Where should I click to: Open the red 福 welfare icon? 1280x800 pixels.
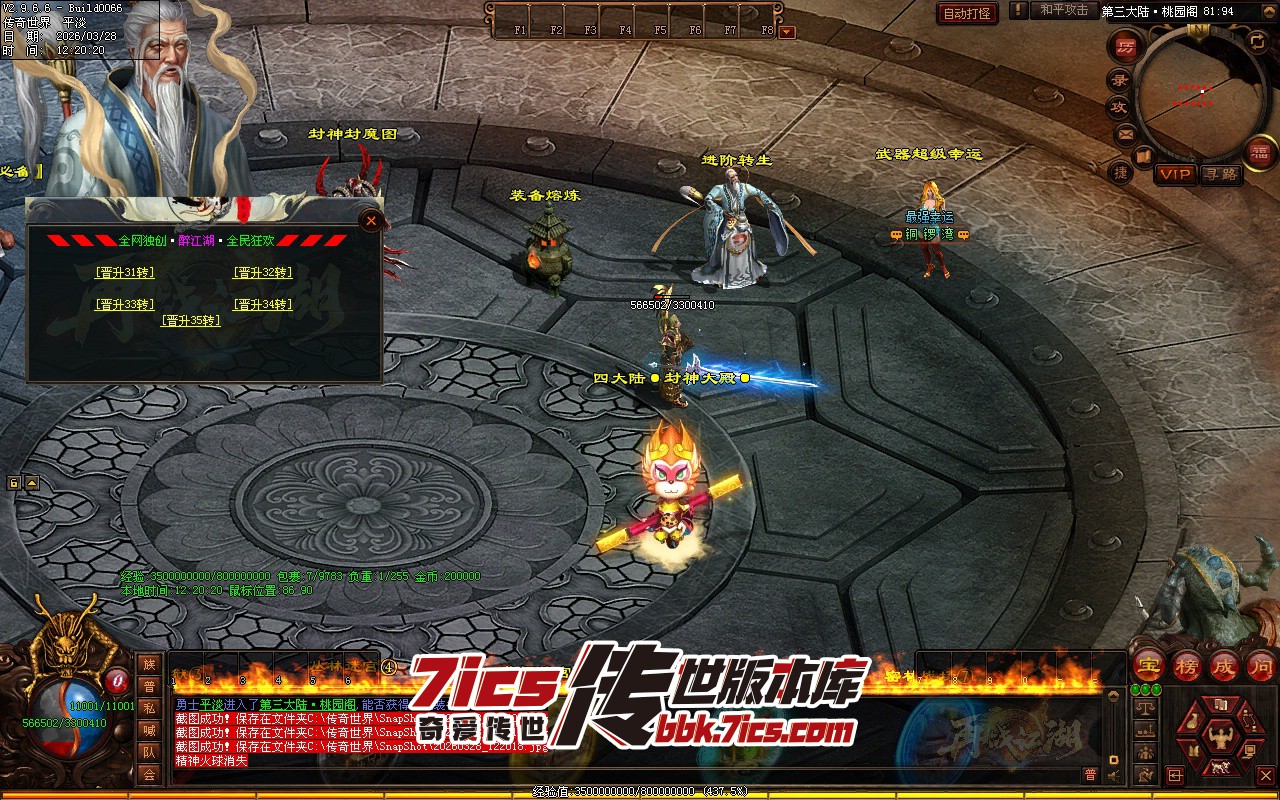click(1259, 152)
